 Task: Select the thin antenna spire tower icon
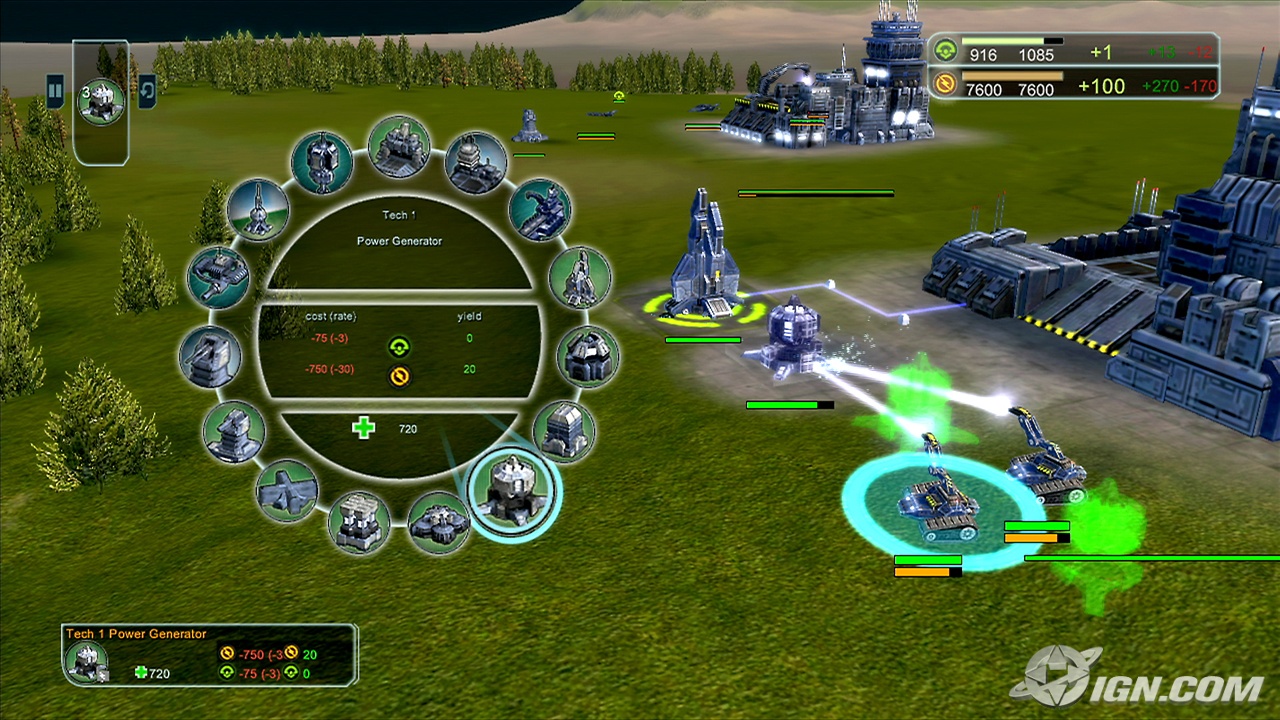click(x=258, y=209)
